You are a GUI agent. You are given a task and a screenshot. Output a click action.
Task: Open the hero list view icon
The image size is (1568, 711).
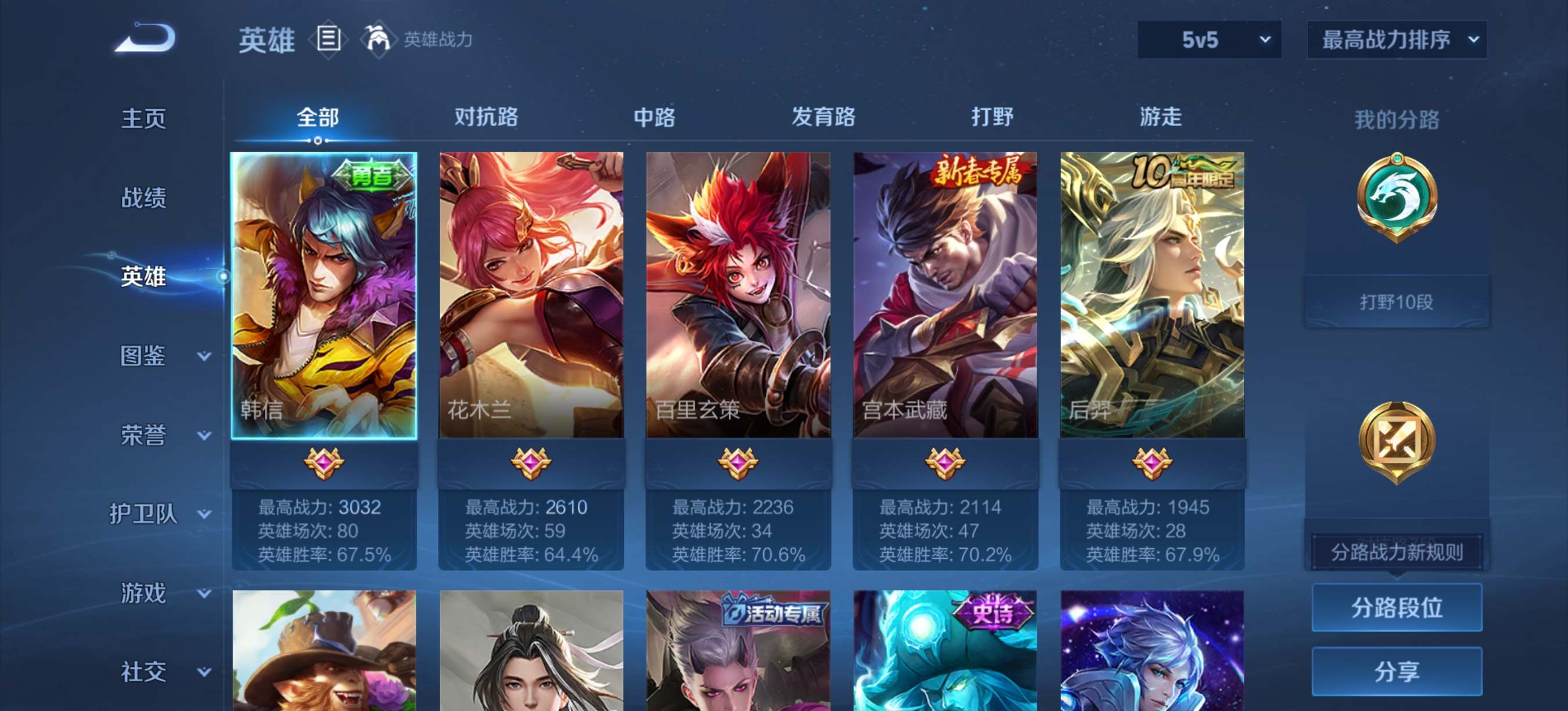pos(329,39)
